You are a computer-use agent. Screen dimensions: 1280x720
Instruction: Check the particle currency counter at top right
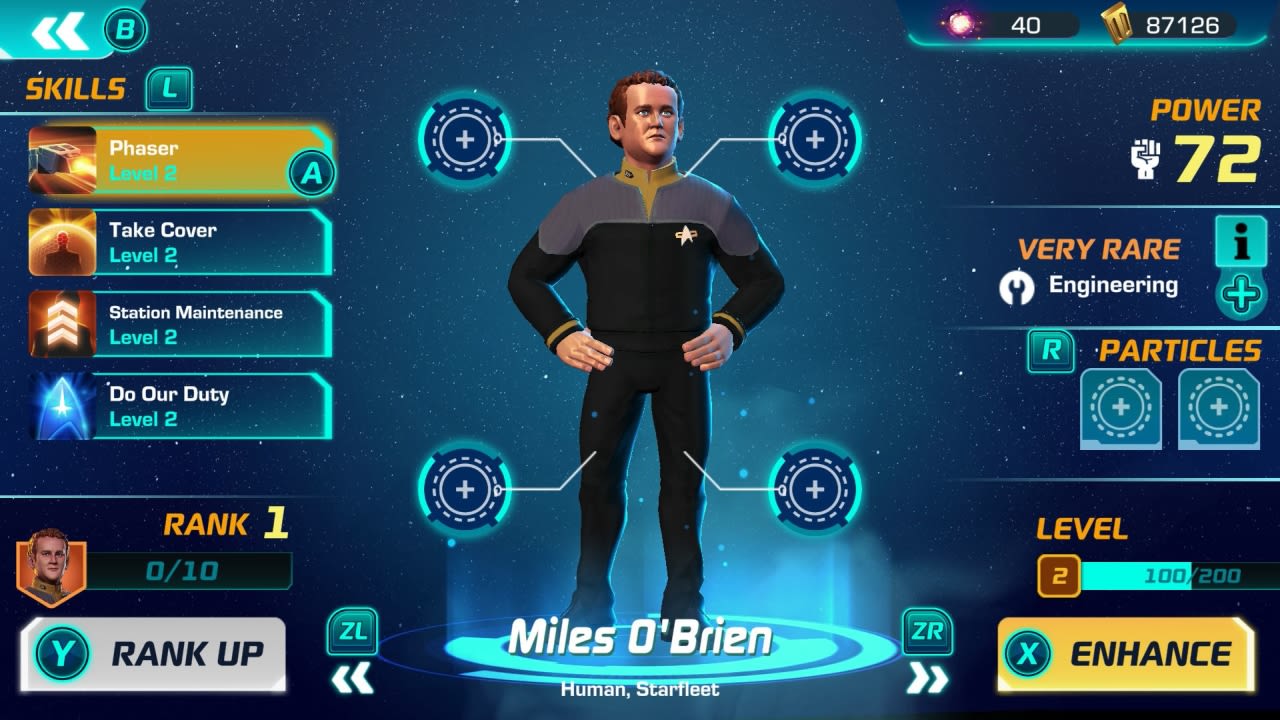coord(1000,25)
